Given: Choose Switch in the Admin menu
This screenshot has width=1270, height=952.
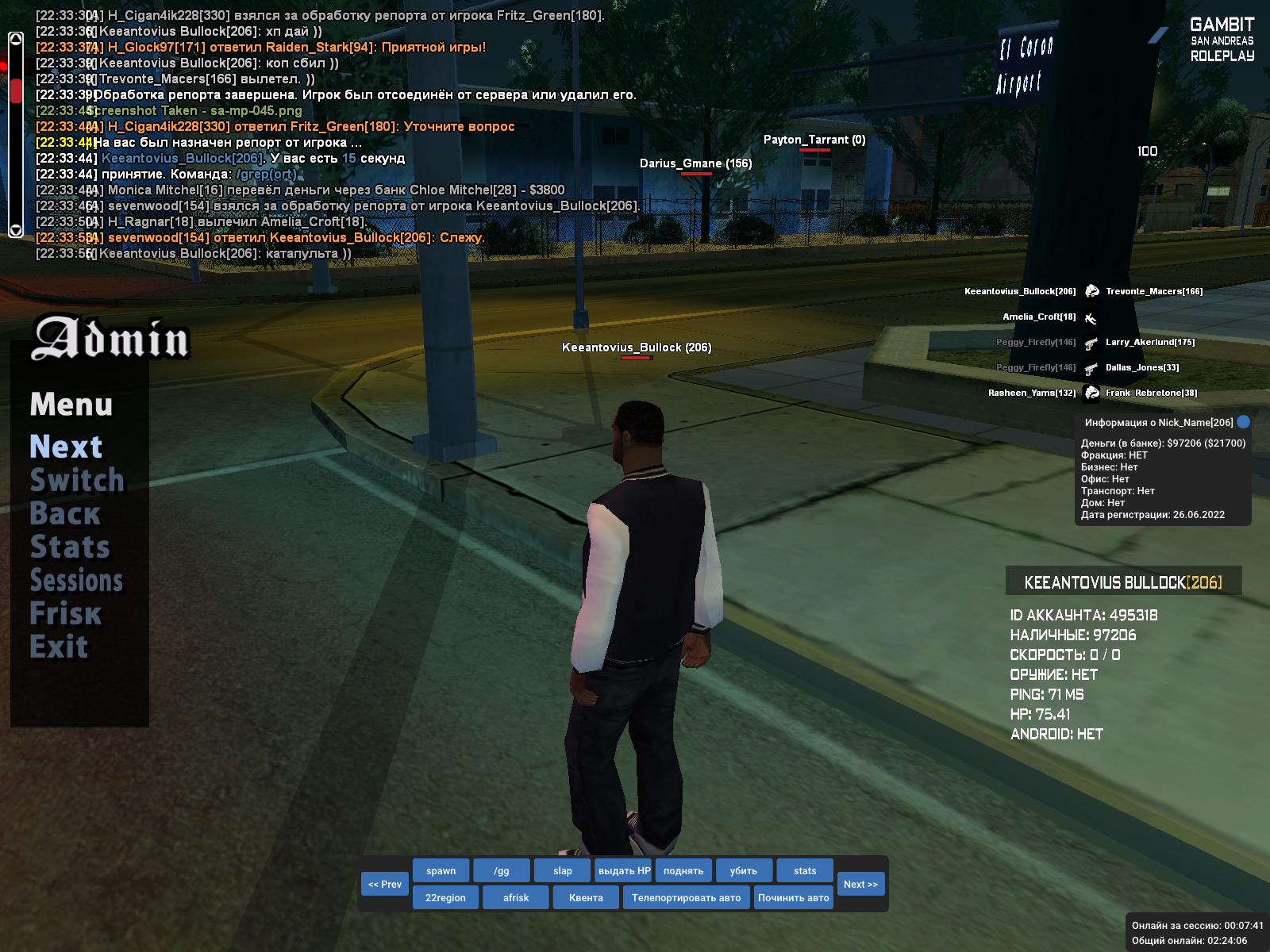Looking at the screenshot, I should [x=77, y=481].
